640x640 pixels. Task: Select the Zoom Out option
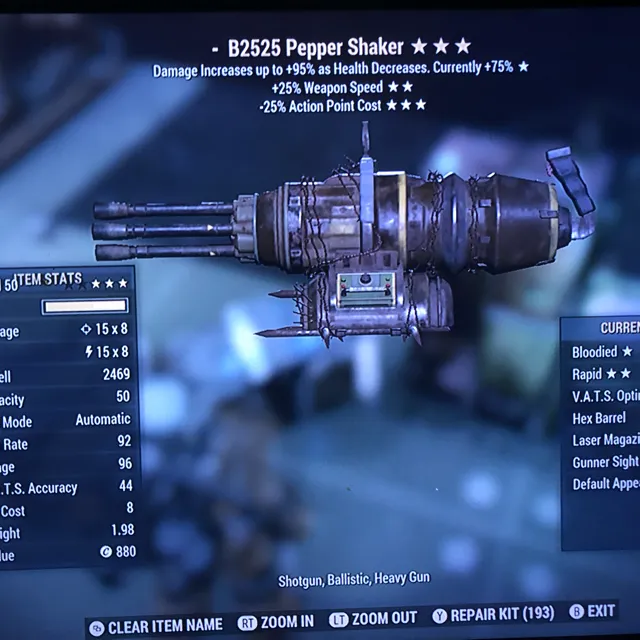(373, 619)
